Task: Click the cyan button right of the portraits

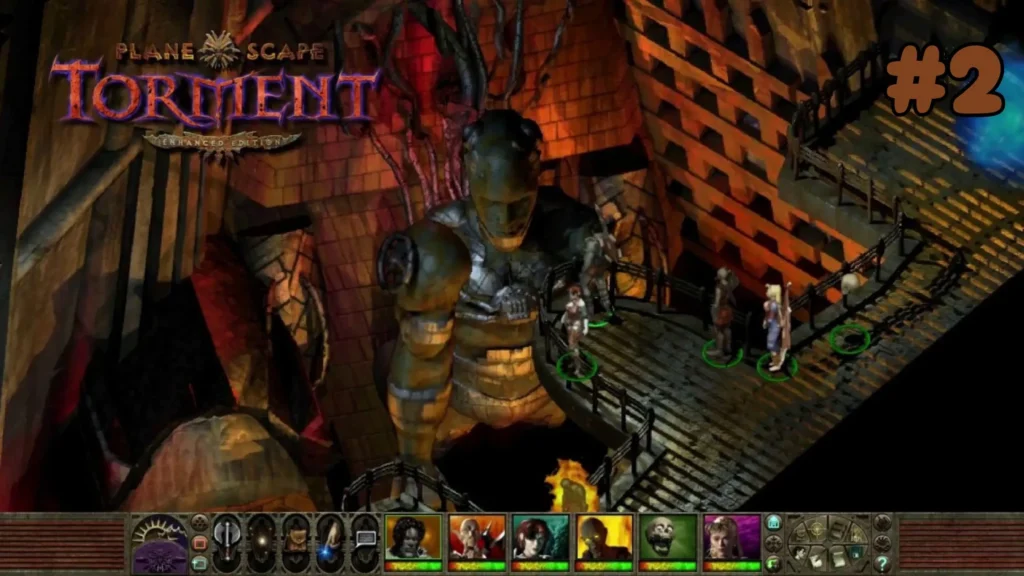Action: [773, 522]
